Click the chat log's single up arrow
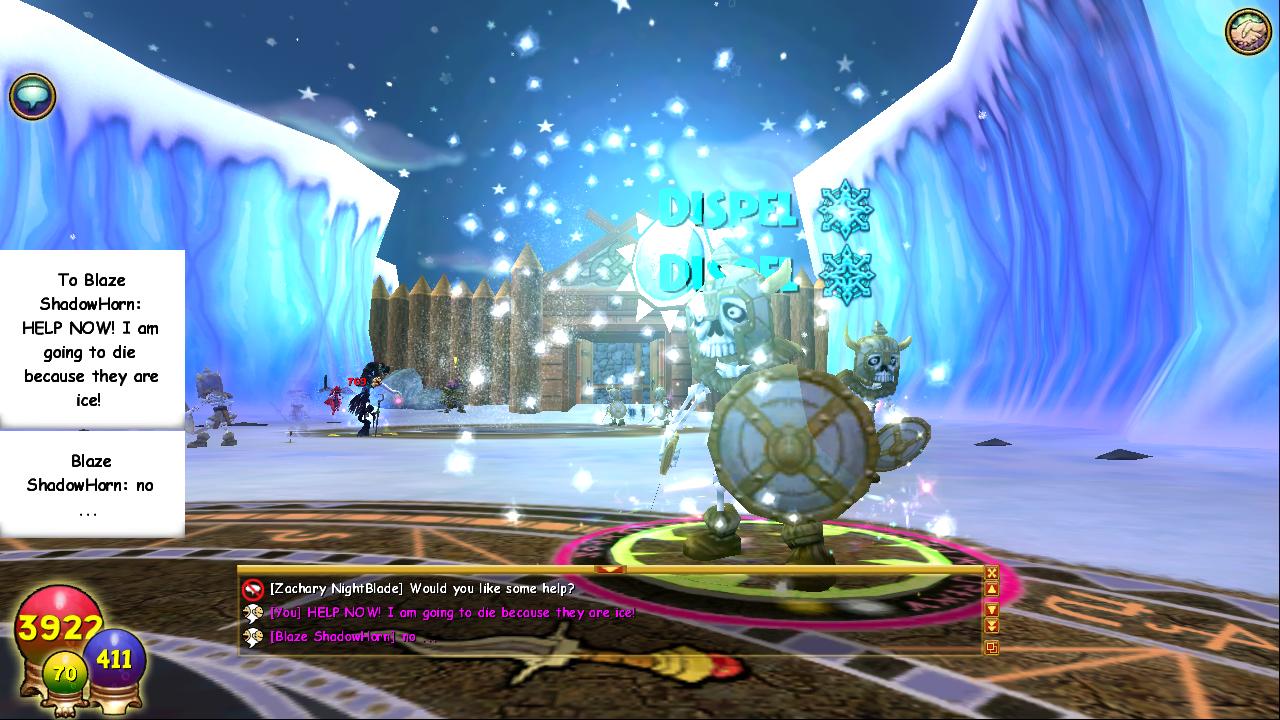Viewport: 1280px width, 720px height. 991,590
